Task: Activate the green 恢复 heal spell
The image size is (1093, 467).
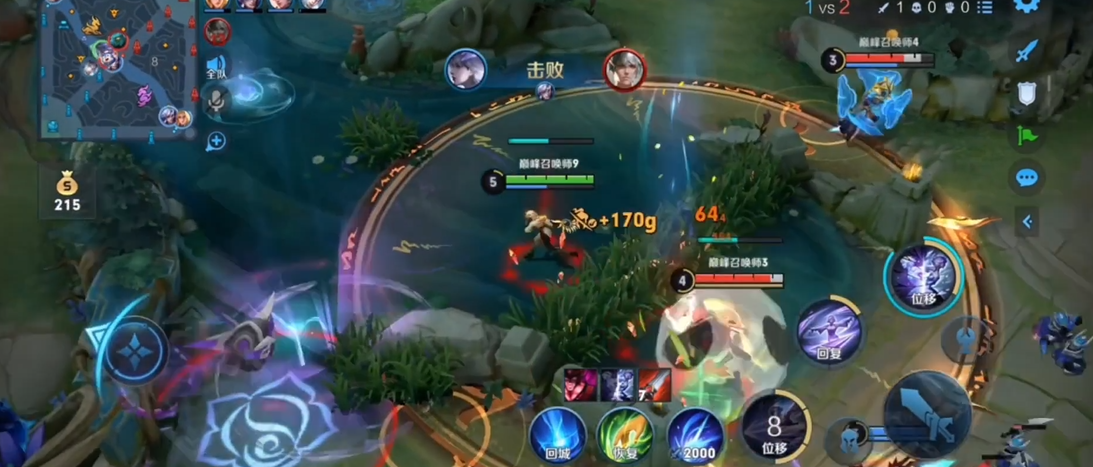Action: pos(625,436)
